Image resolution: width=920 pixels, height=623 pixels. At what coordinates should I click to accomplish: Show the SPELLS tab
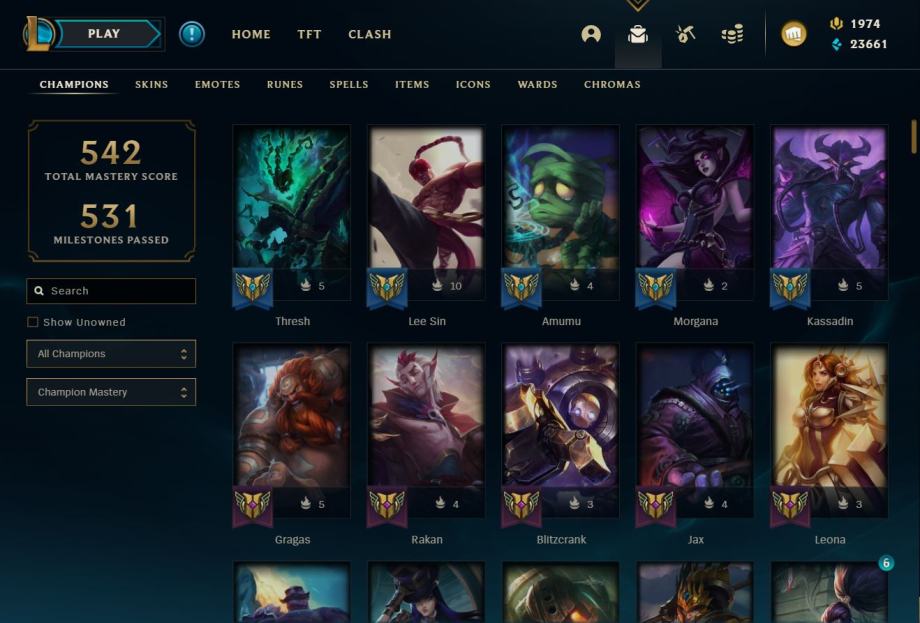pos(349,84)
